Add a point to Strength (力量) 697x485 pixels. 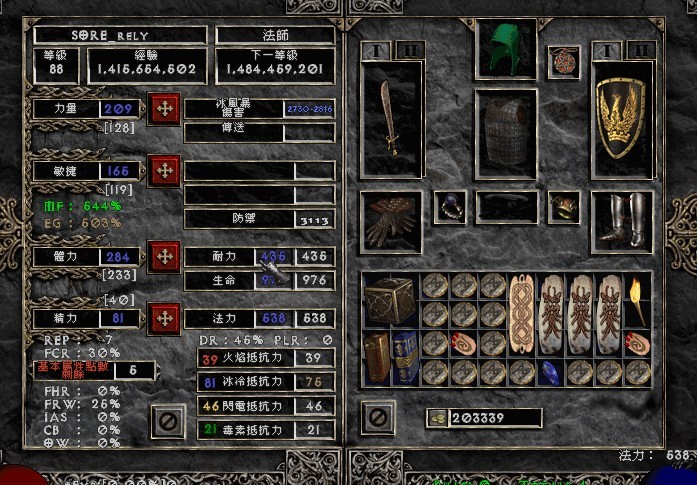click(163, 108)
